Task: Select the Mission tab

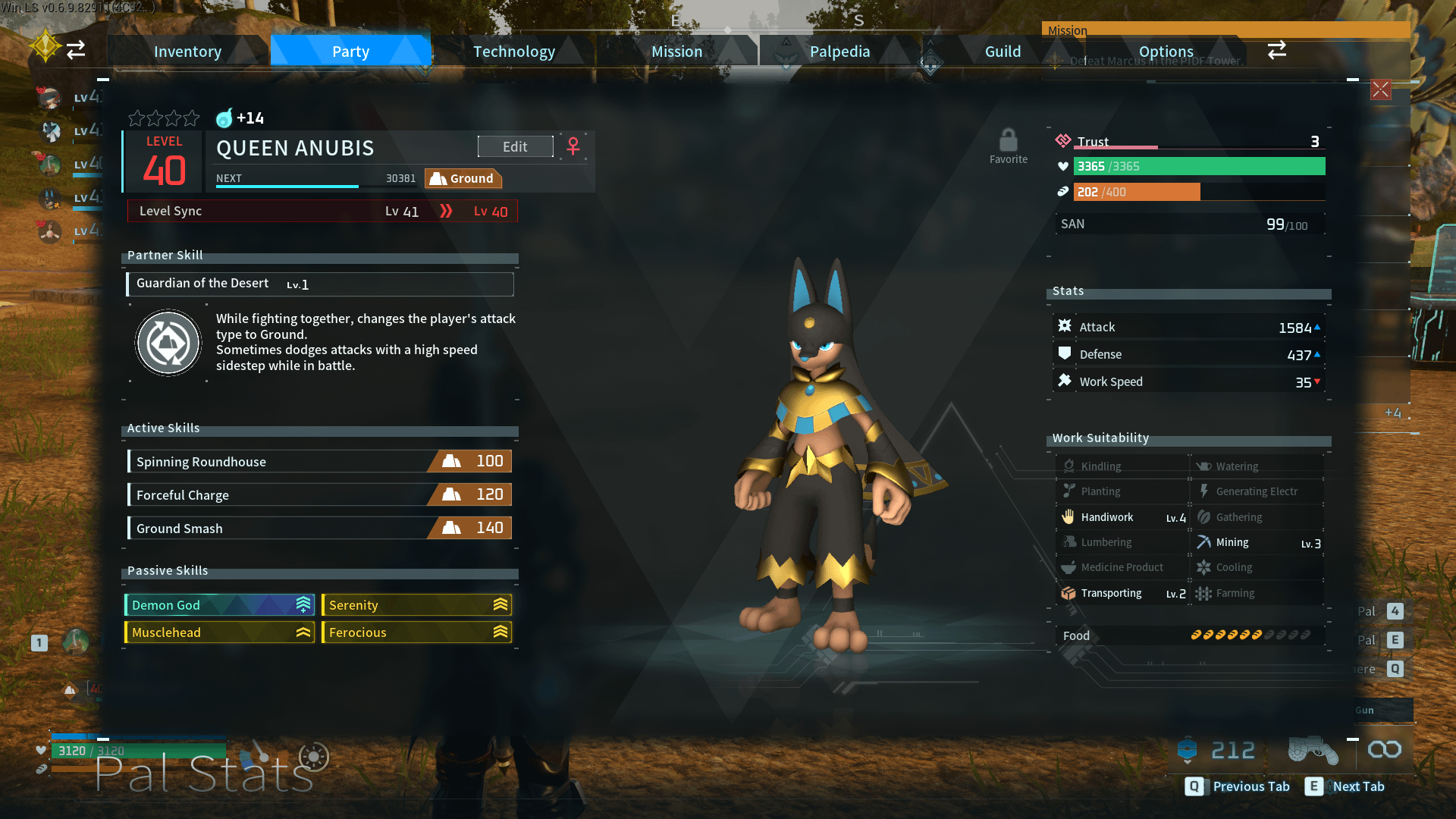Action: [x=676, y=52]
